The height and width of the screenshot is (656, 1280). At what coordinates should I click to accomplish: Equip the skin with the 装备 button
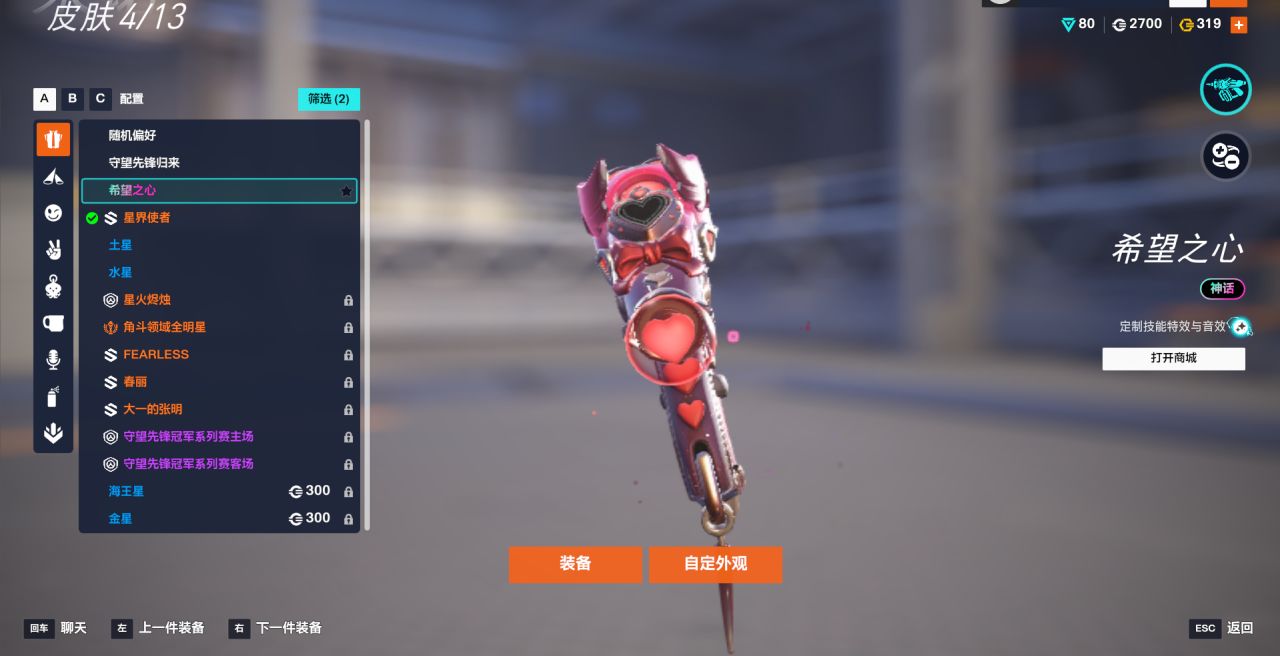(575, 564)
